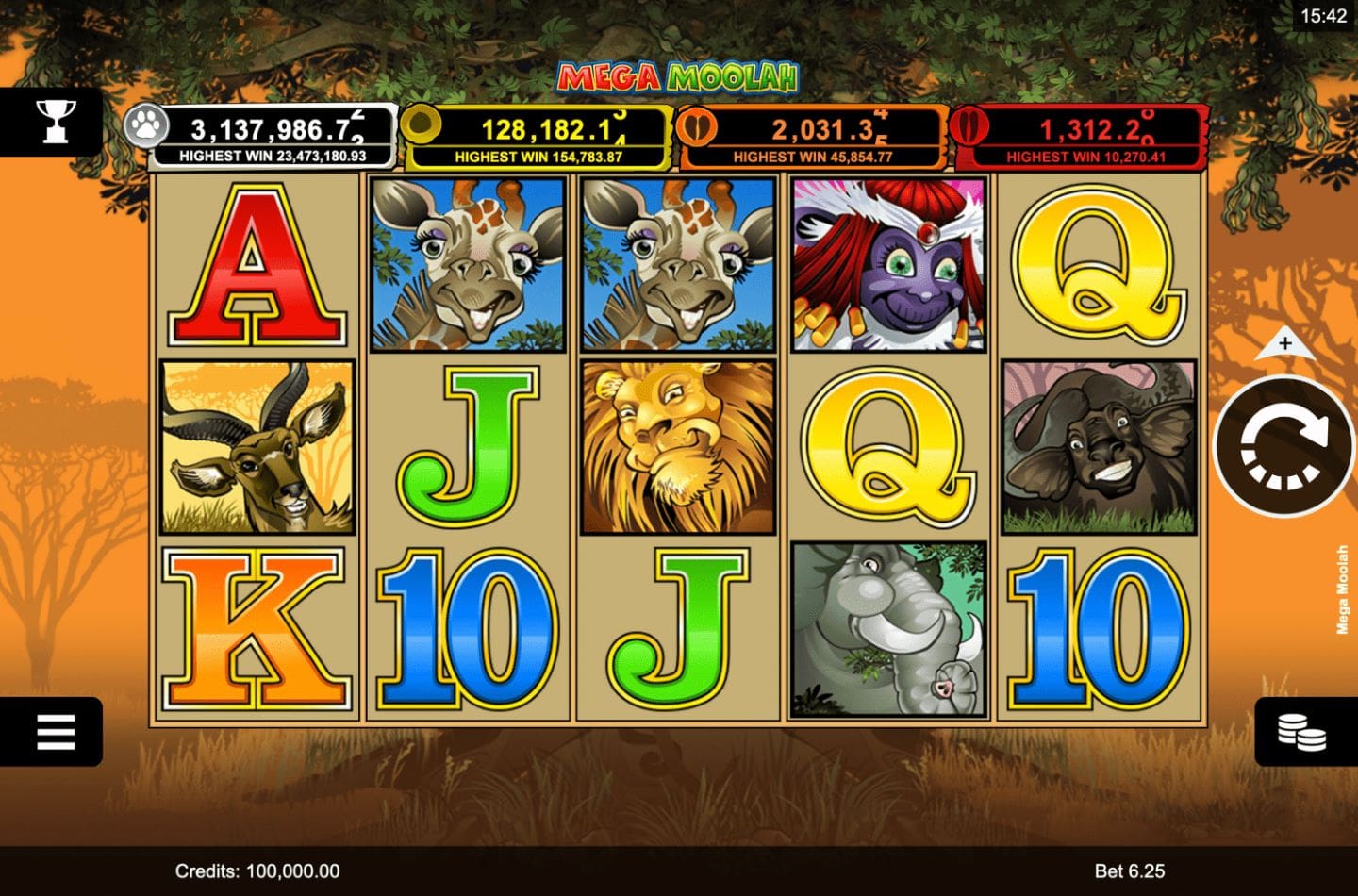Expand the plus arrow above the spin button
Screen dimensions: 1358x896
1284,345
